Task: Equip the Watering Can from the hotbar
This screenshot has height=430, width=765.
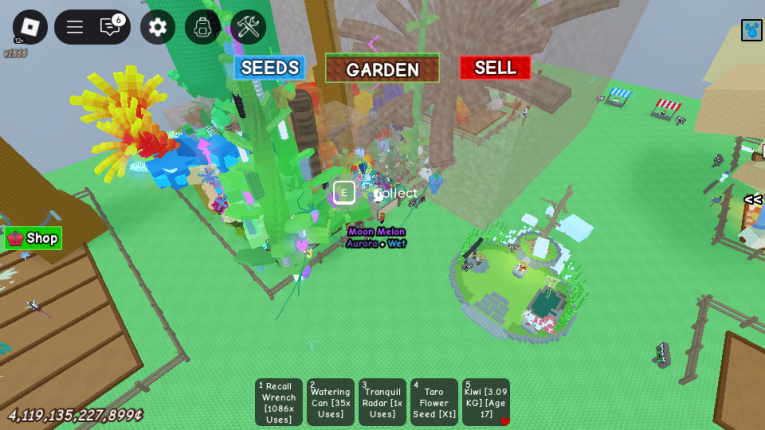Action: click(x=330, y=402)
